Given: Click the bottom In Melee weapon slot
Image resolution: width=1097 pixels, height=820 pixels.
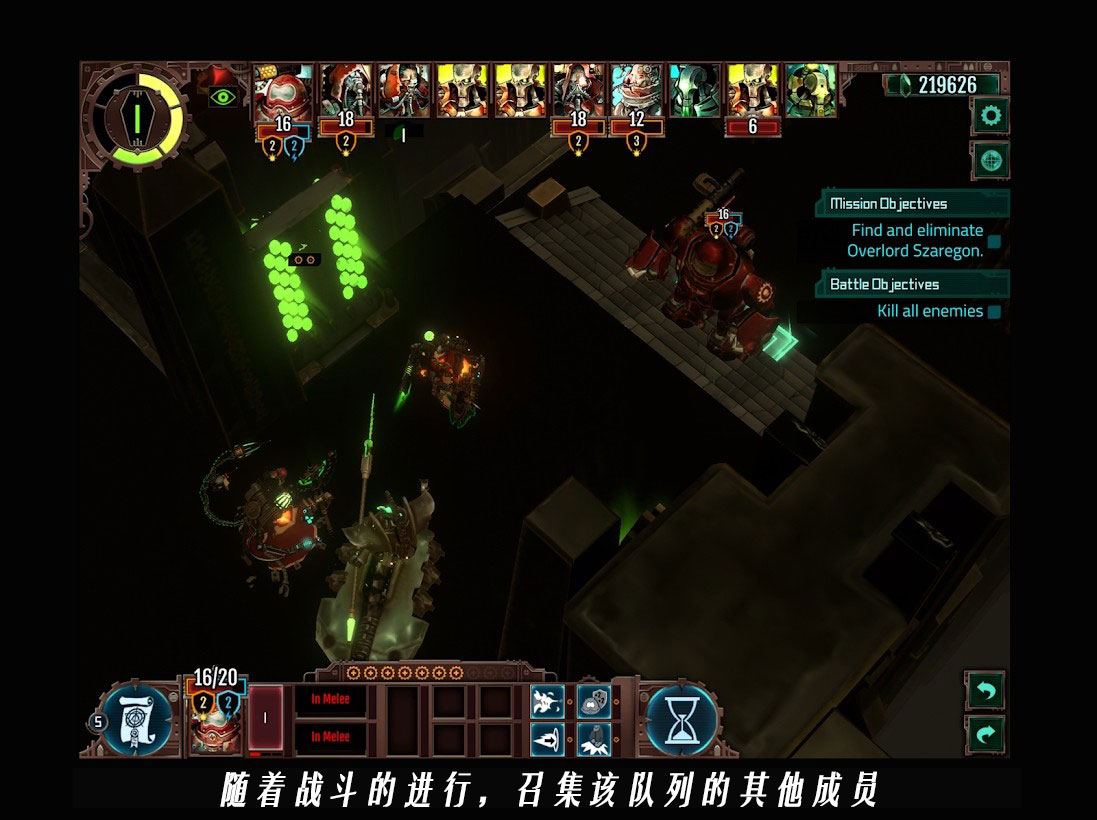Looking at the screenshot, I should (330, 737).
